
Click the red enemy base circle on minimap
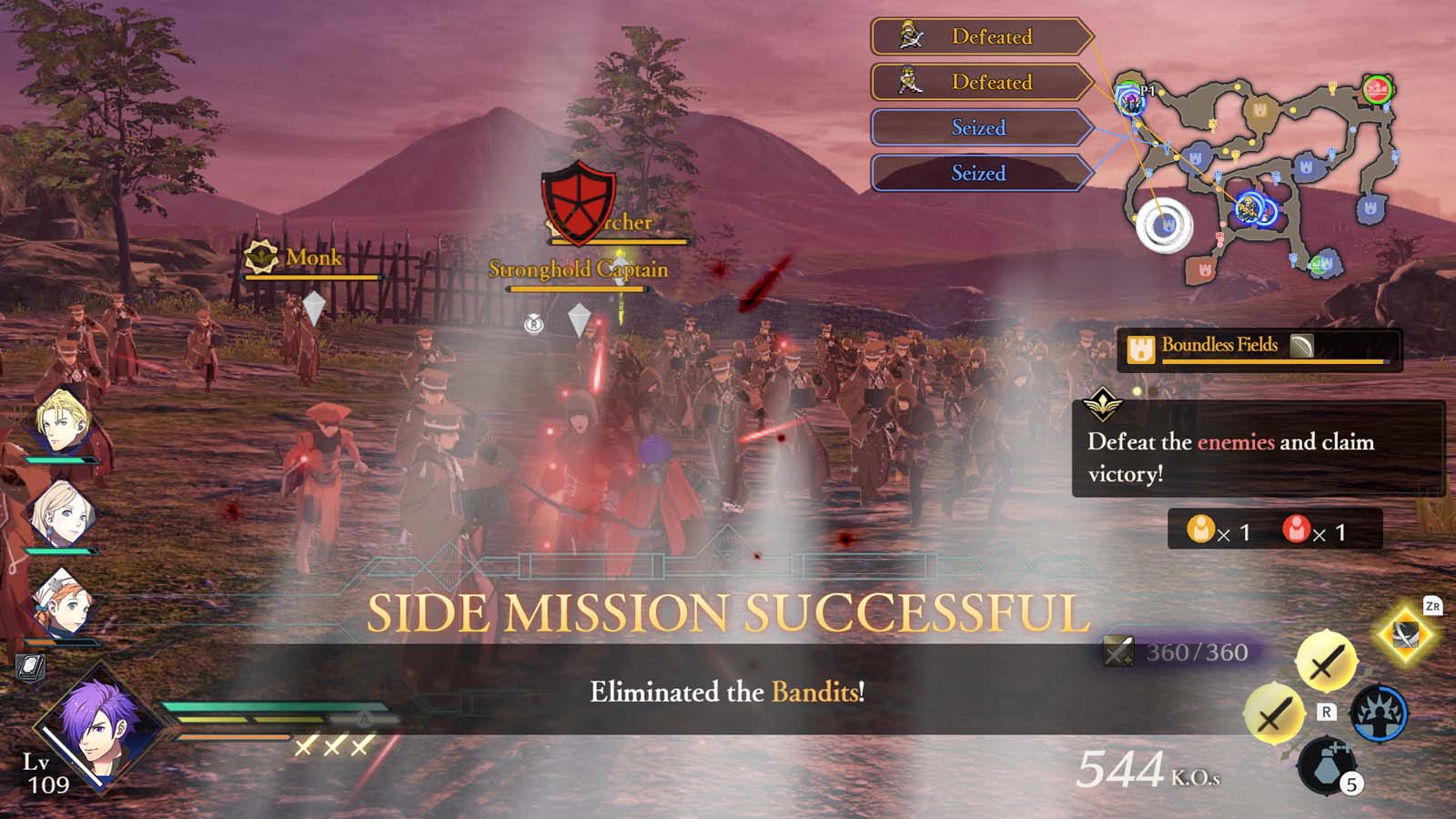[x=1376, y=90]
